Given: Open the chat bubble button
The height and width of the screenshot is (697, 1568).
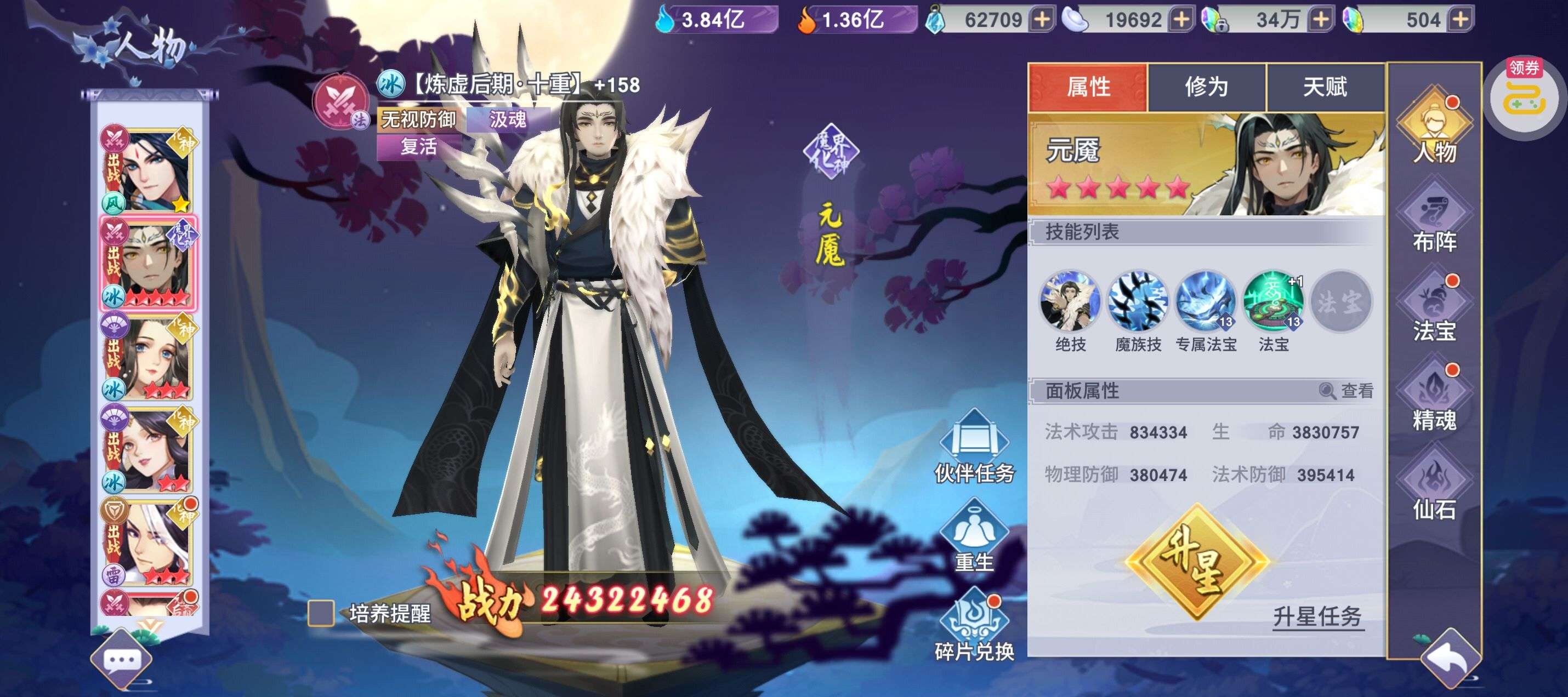Looking at the screenshot, I should 122,660.
